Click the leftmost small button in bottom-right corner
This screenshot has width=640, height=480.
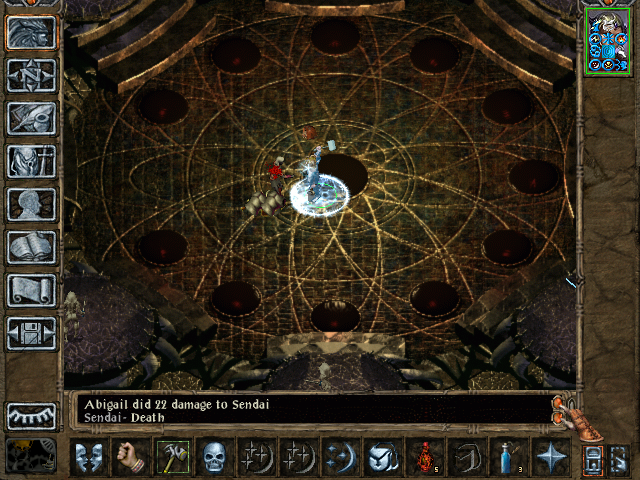pyautogui.click(x=594, y=459)
